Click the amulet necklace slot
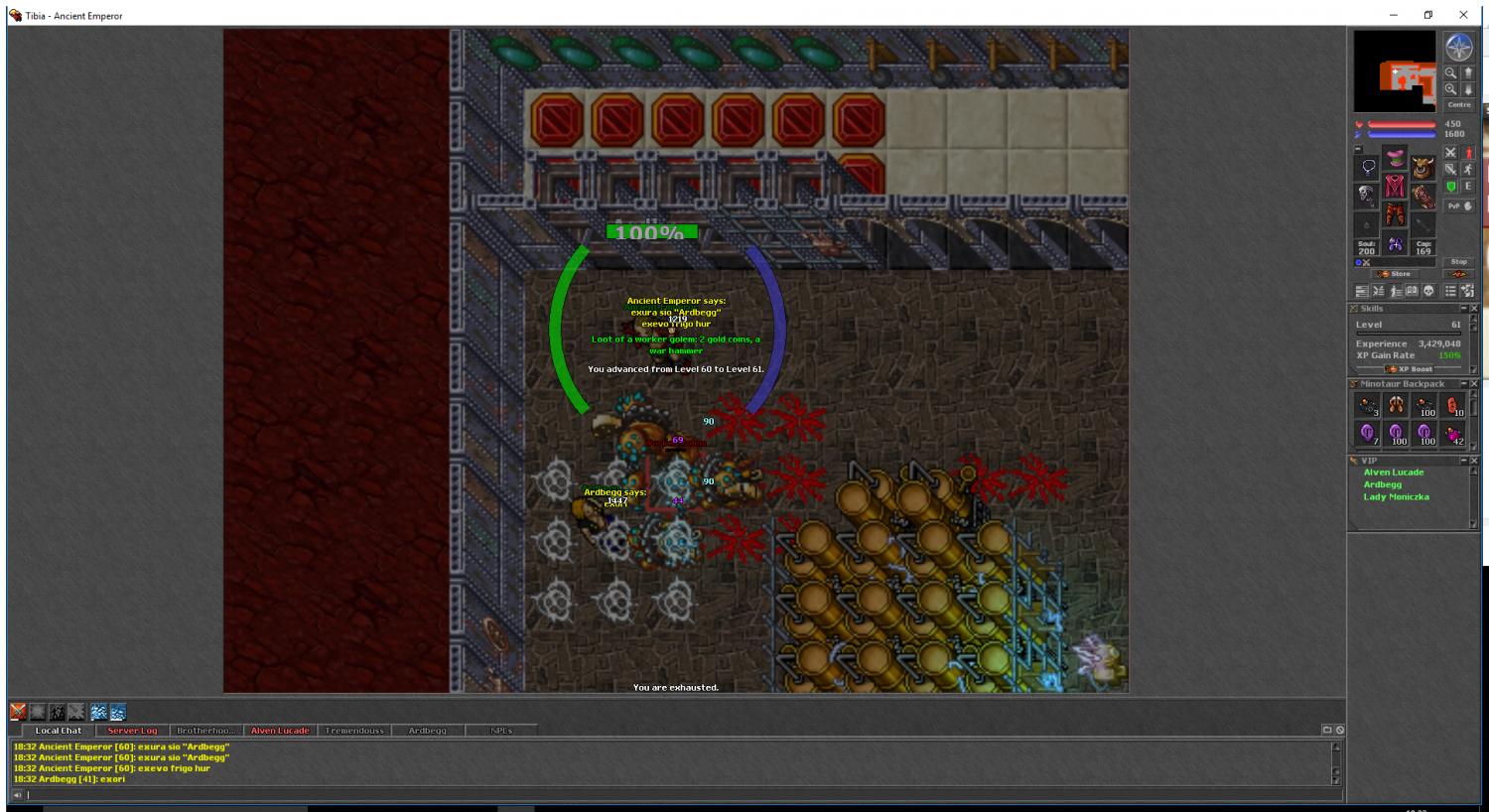The width and height of the screenshot is (1489, 812). [1368, 166]
